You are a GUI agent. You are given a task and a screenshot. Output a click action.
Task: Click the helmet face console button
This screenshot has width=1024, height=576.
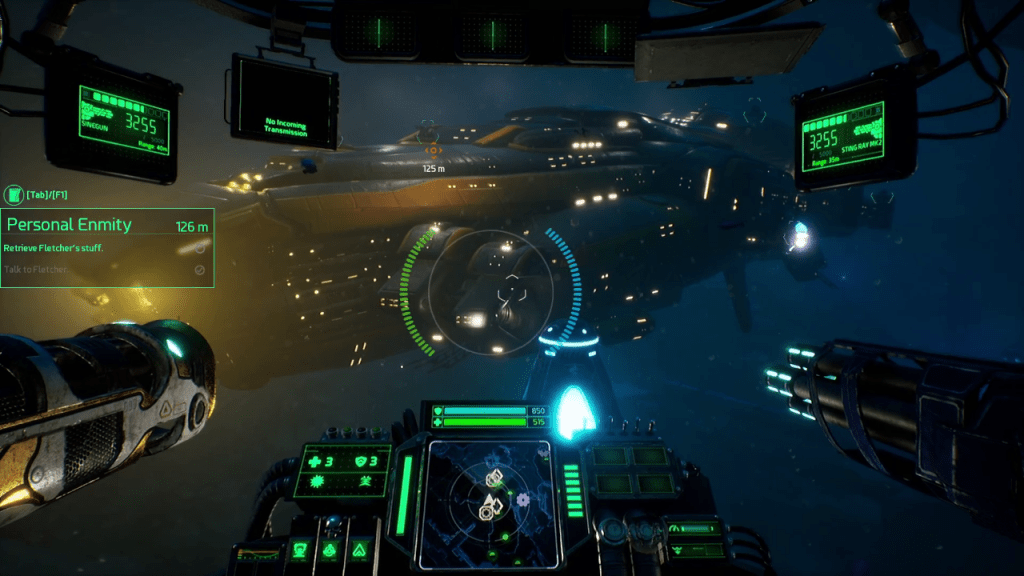pyautogui.click(x=300, y=549)
